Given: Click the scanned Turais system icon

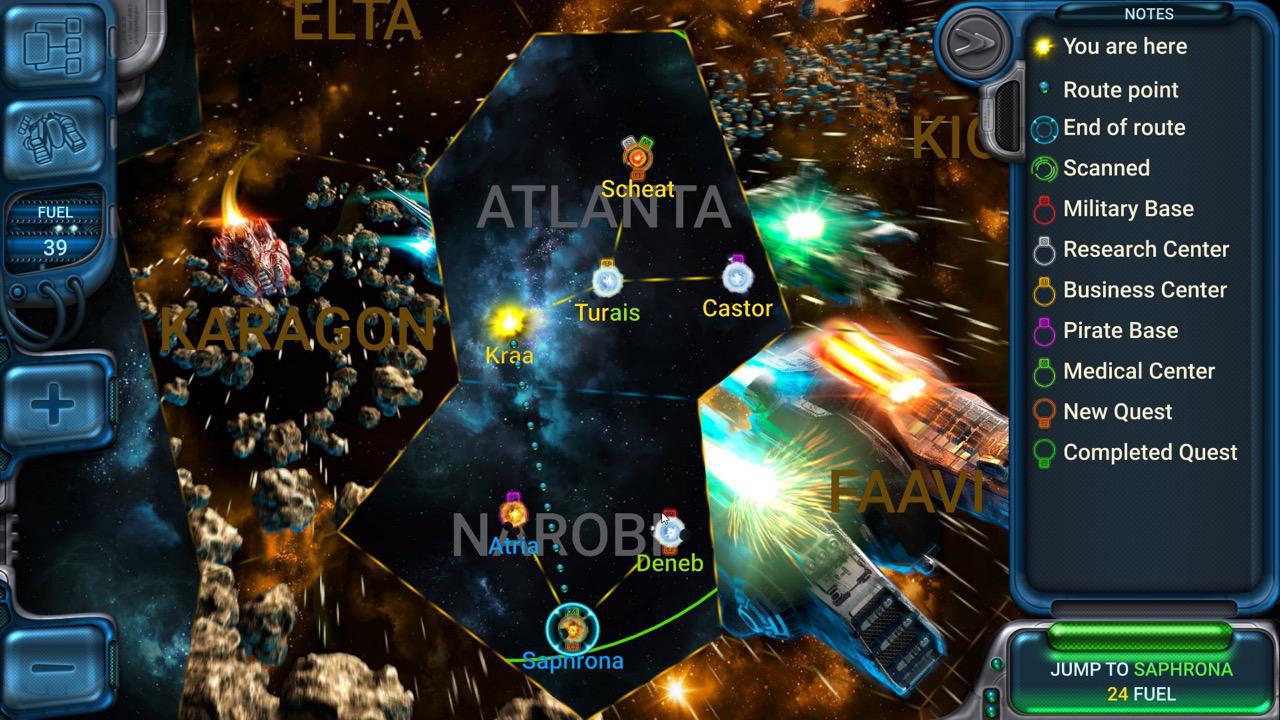Looking at the screenshot, I should [608, 283].
